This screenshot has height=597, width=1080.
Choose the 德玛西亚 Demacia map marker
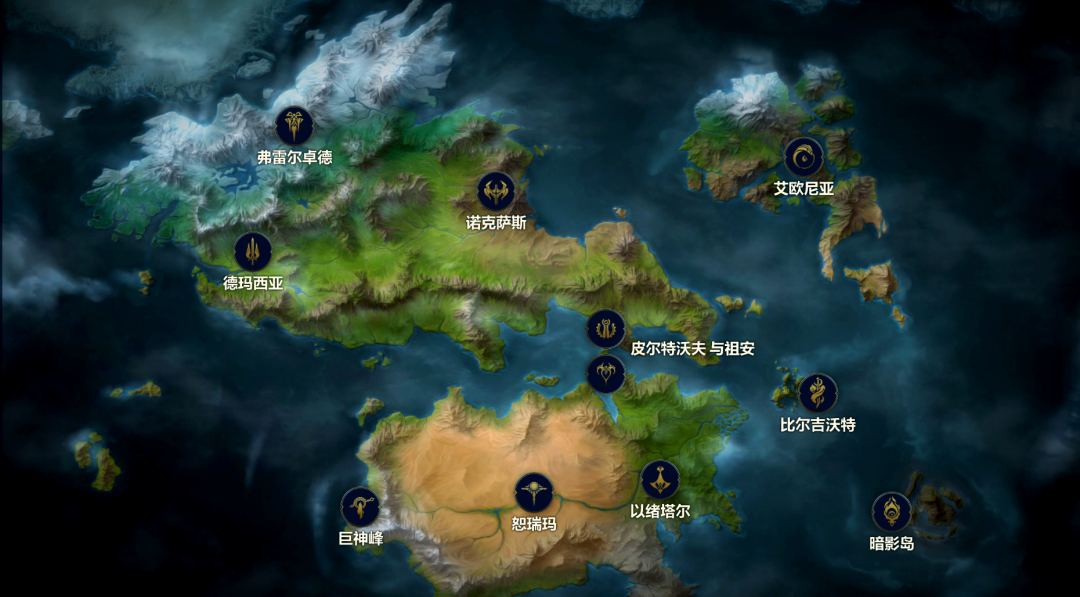pyautogui.click(x=253, y=252)
